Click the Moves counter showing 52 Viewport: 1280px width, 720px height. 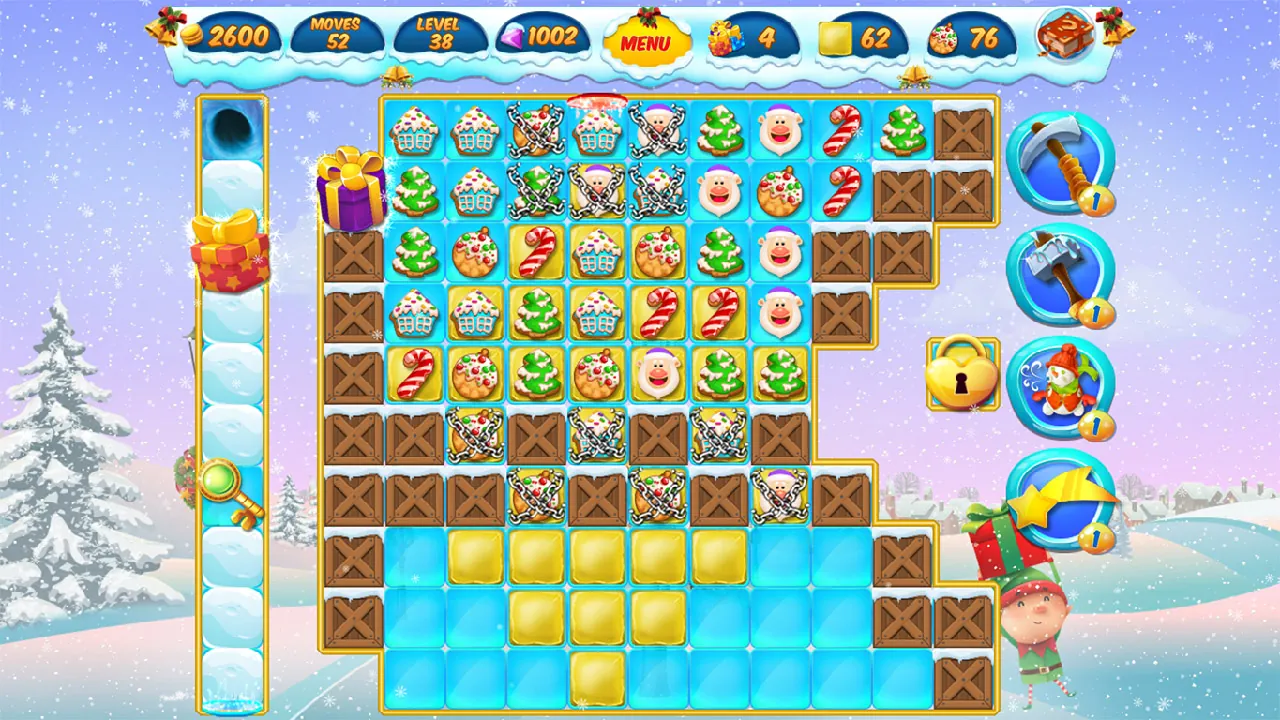337,35
